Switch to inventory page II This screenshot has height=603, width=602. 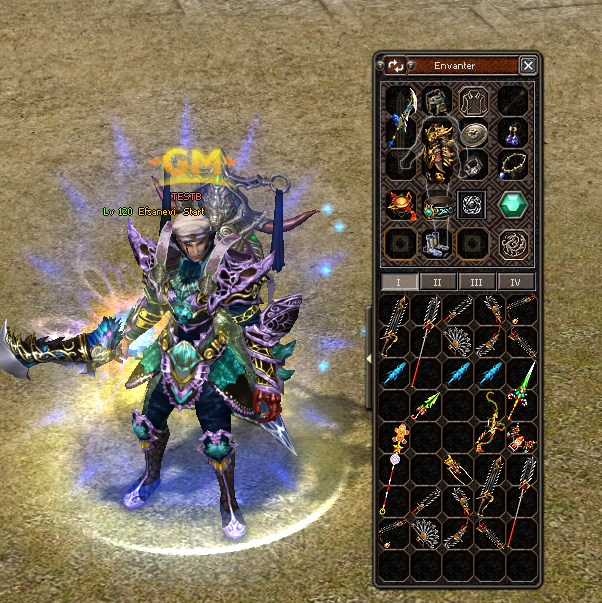pos(439,282)
